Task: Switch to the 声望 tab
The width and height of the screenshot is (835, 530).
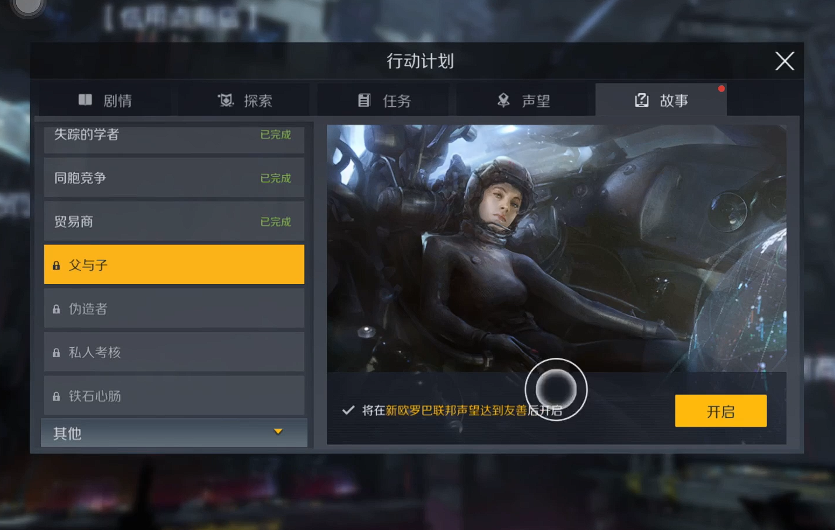Action: 523,101
